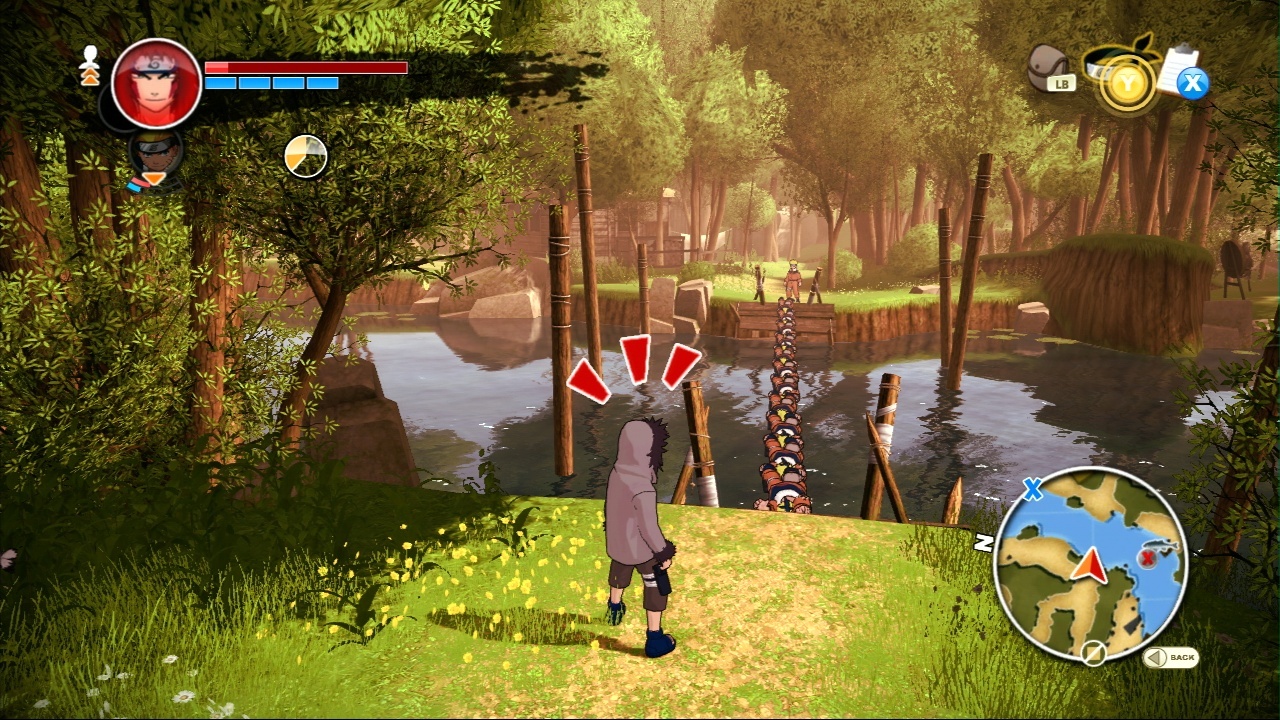Click the circular minimap
The width and height of the screenshot is (1280, 720).
click(1090, 563)
